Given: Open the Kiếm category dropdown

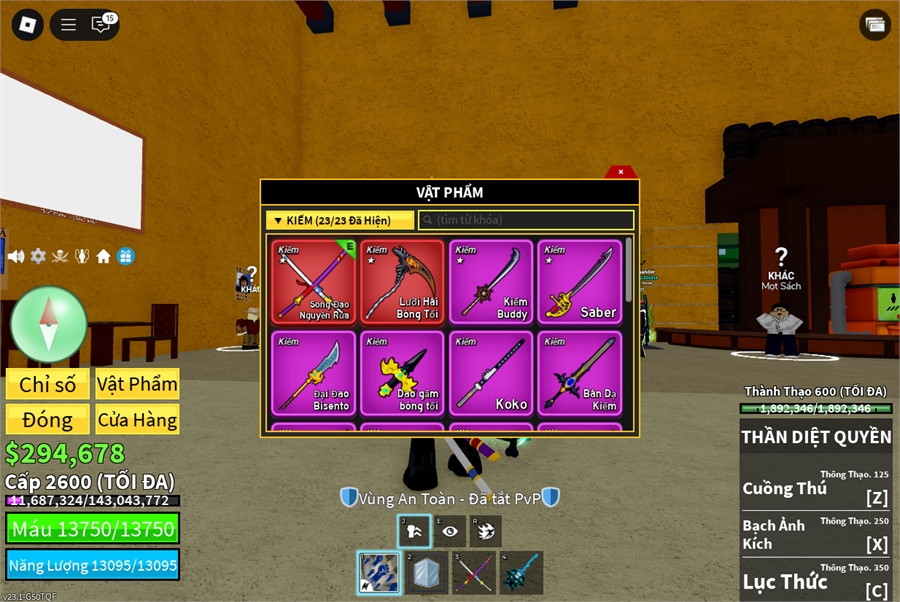Looking at the screenshot, I should click(x=340, y=220).
